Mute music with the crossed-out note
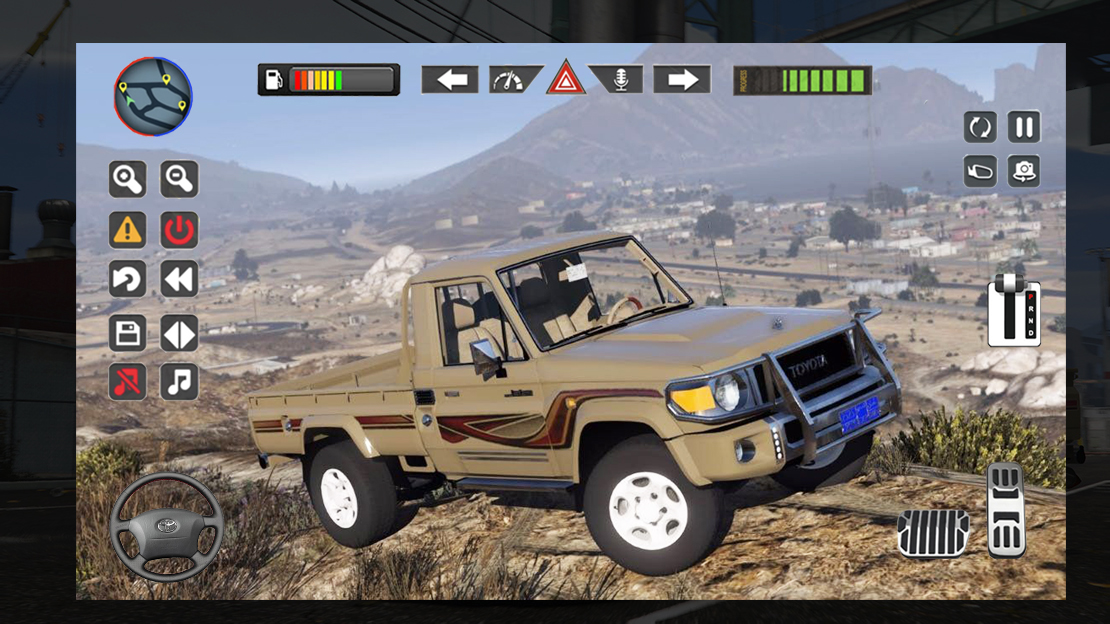The width and height of the screenshot is (1110, 624). tap(127, 382)
